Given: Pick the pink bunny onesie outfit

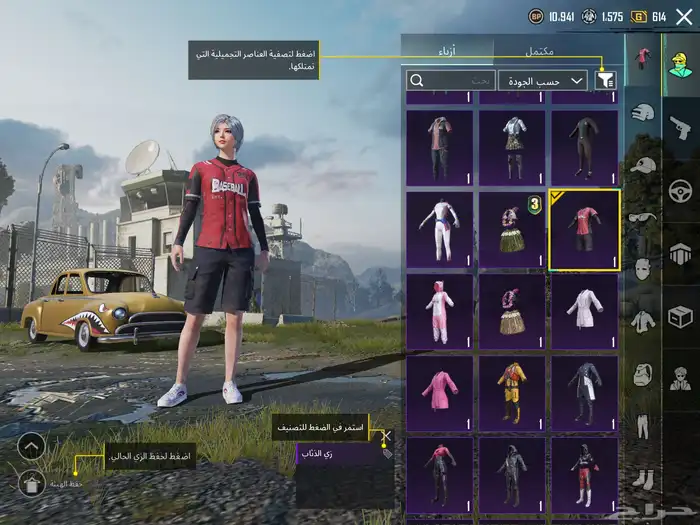Looking at the screenshot, I should 440,311.
